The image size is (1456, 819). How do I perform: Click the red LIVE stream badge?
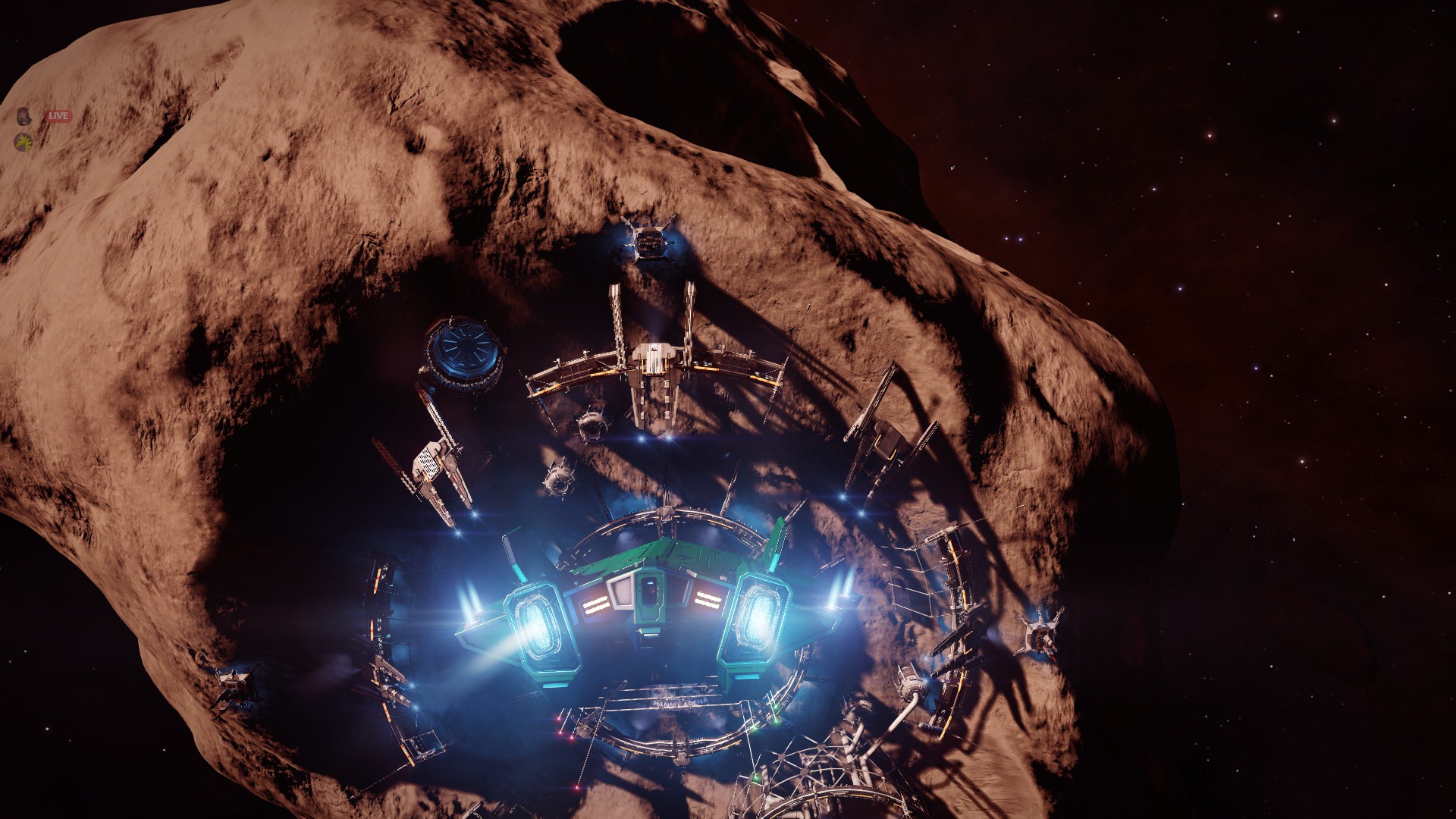click(58, 116)
